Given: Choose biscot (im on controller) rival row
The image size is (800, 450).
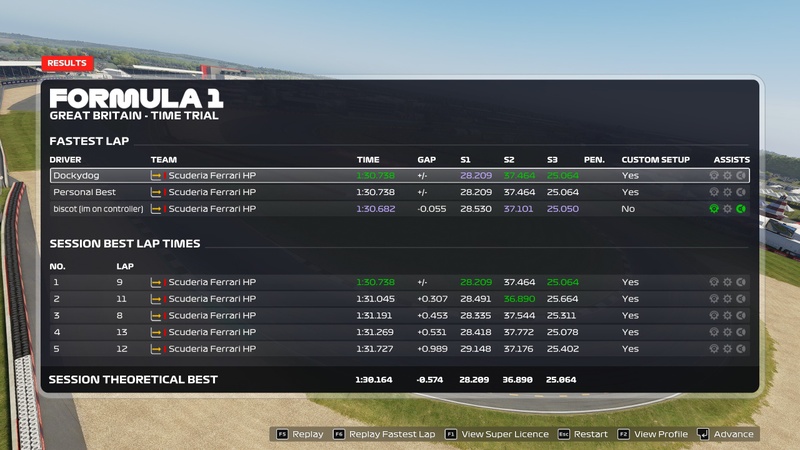Looking at the screenshot, I should click(x=400, y=209).
